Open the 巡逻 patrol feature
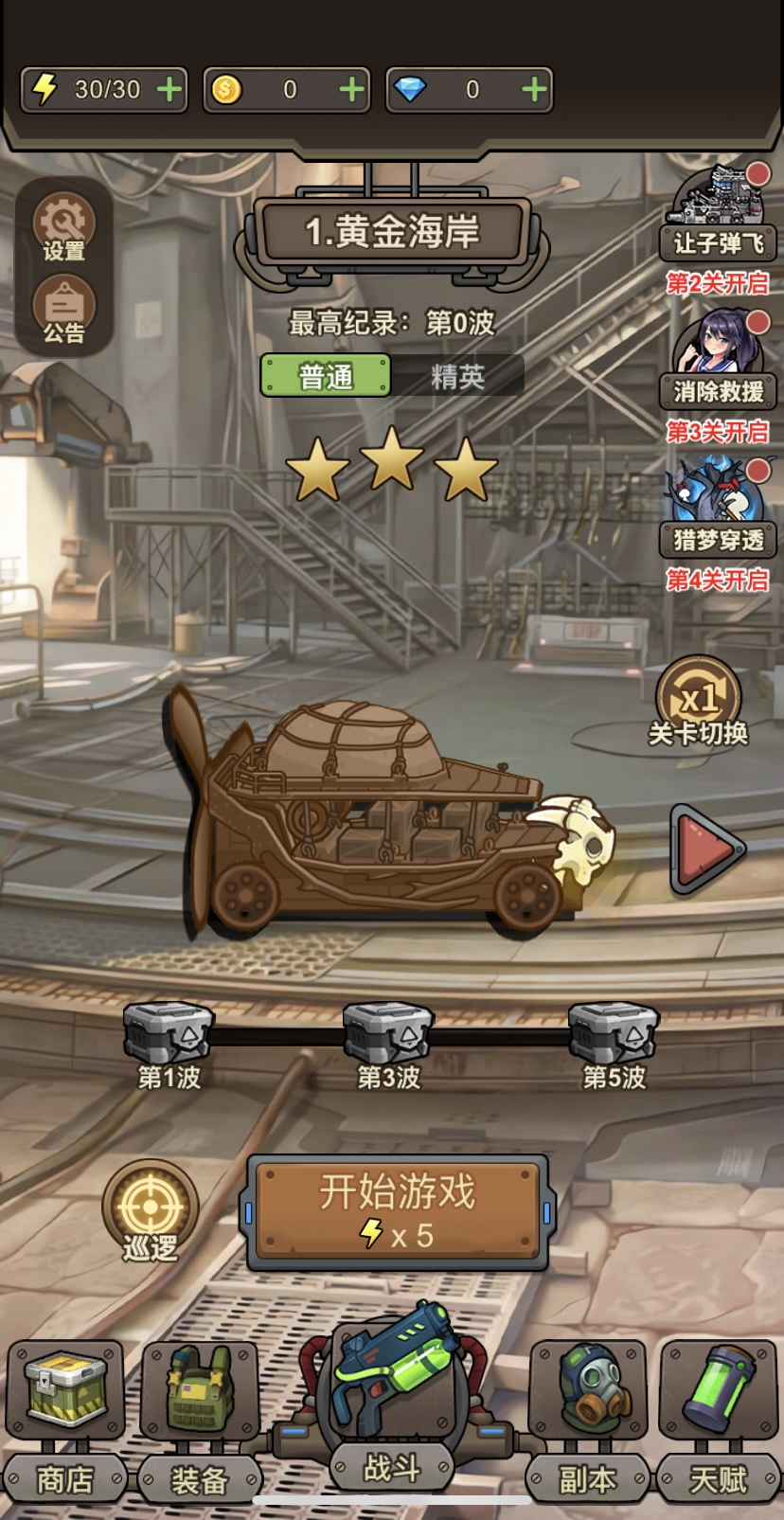 [x=151, y=1209]
